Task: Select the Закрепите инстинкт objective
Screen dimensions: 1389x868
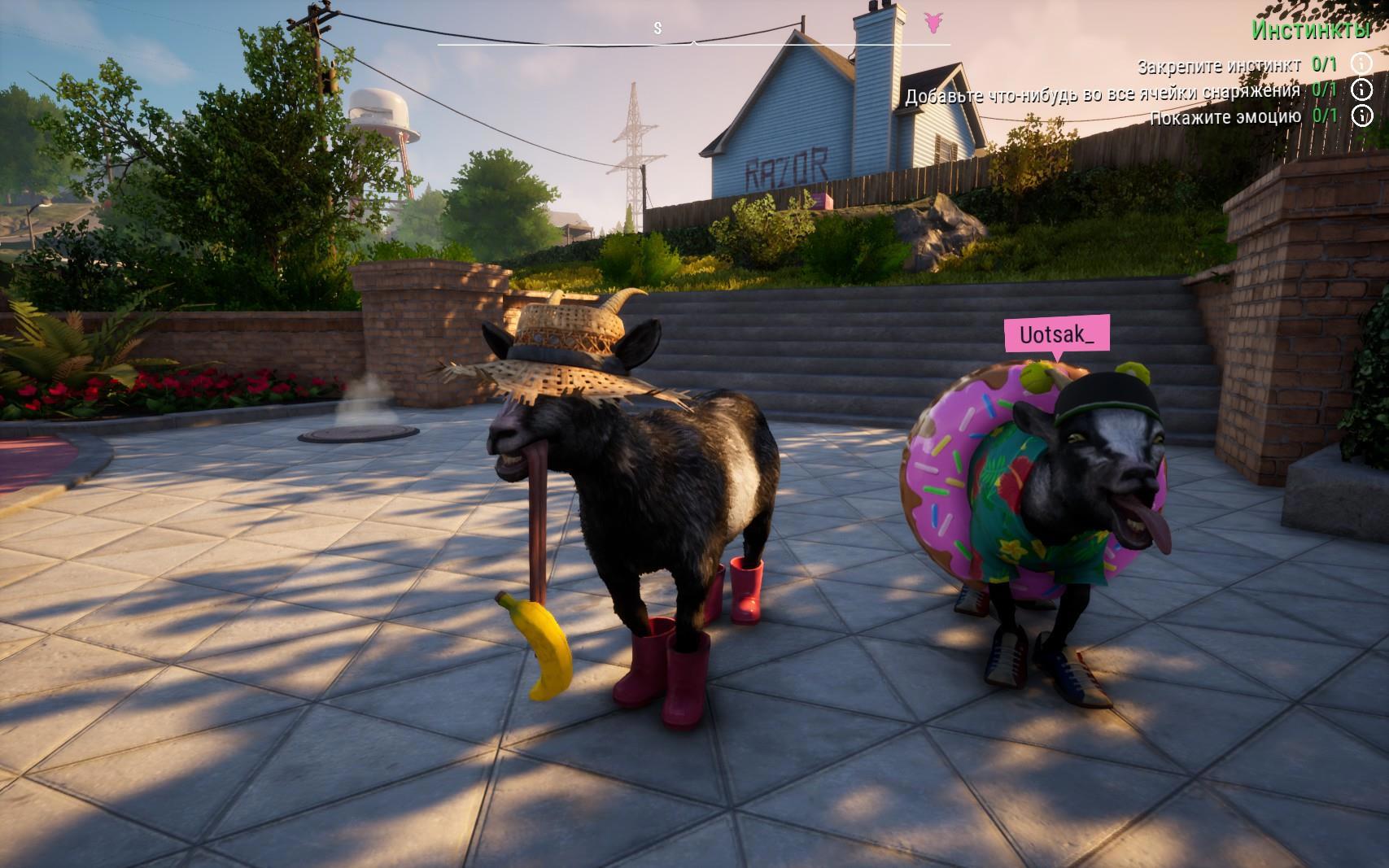Action: (x=1218, y=65)
